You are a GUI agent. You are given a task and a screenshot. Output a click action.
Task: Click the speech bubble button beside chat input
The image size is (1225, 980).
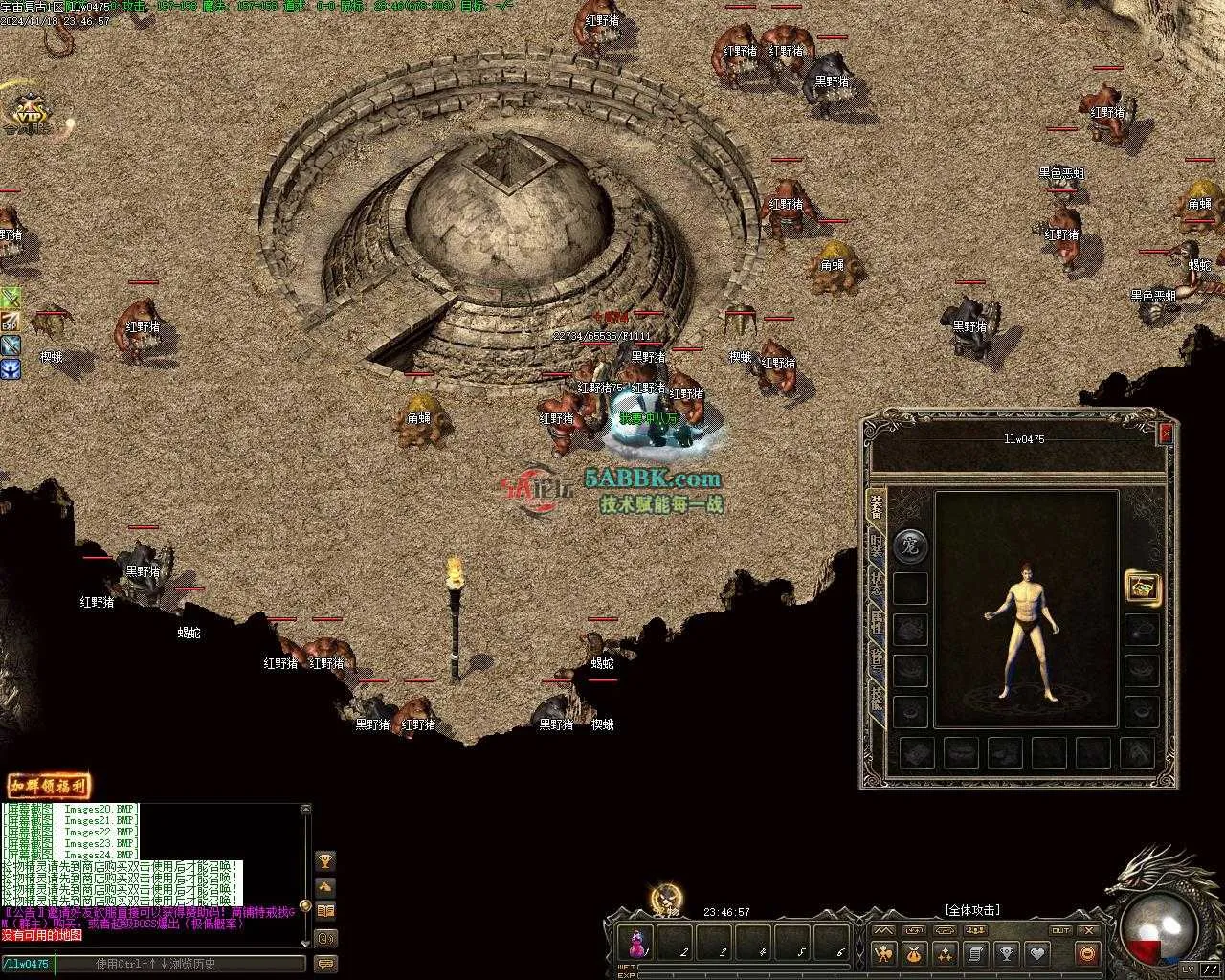tap(325, 964)
